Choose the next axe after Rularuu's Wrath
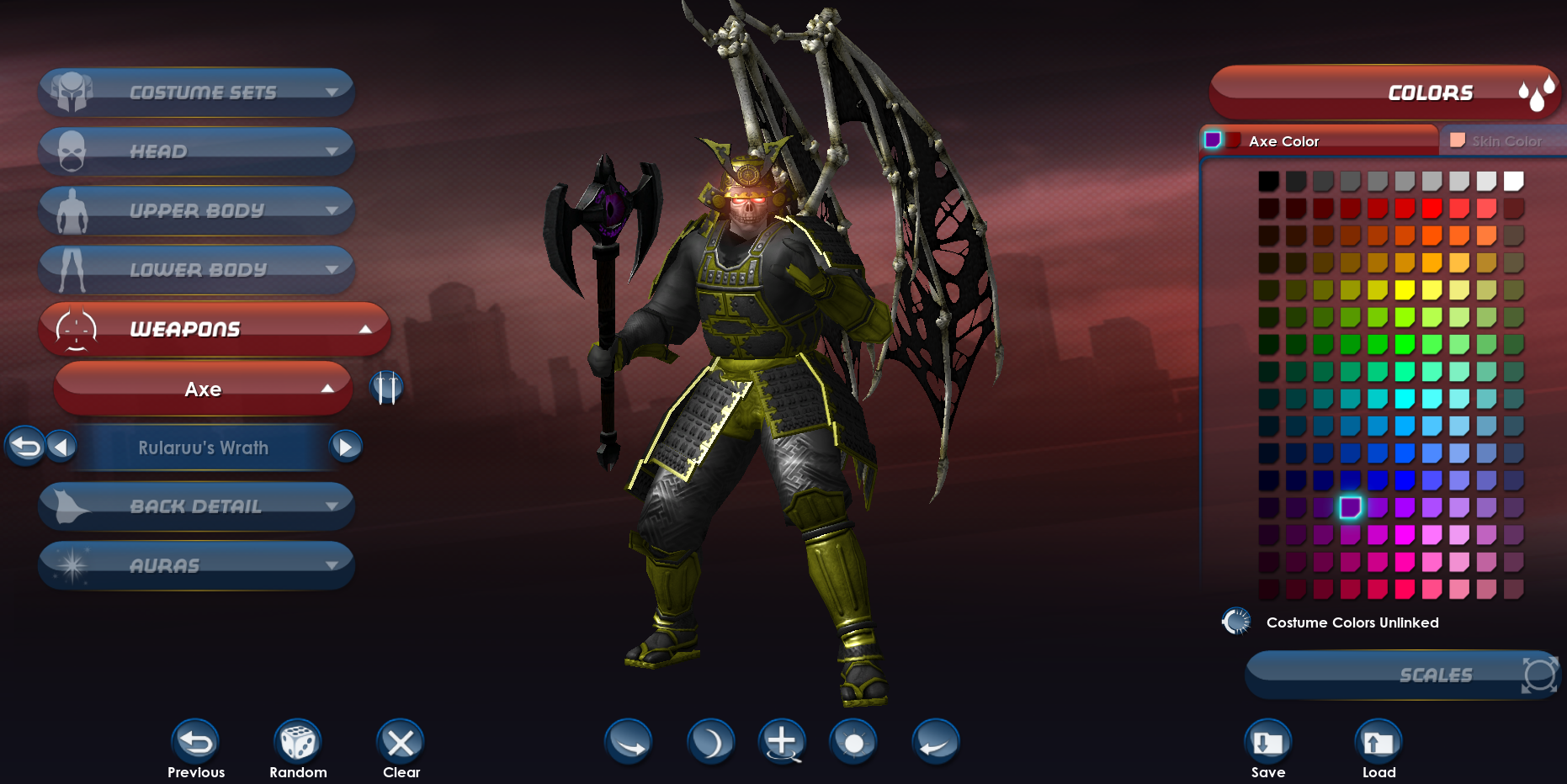Image resolution: width=1567 pixels, height=784 pixels. pos(346,447)
